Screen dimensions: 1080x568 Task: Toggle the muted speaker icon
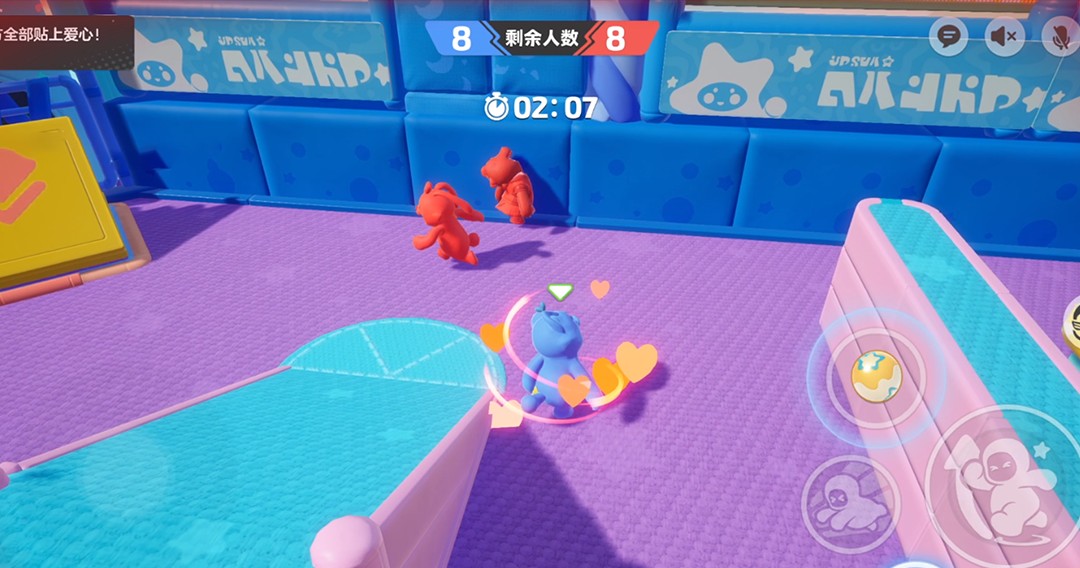tap(1002, 37)
